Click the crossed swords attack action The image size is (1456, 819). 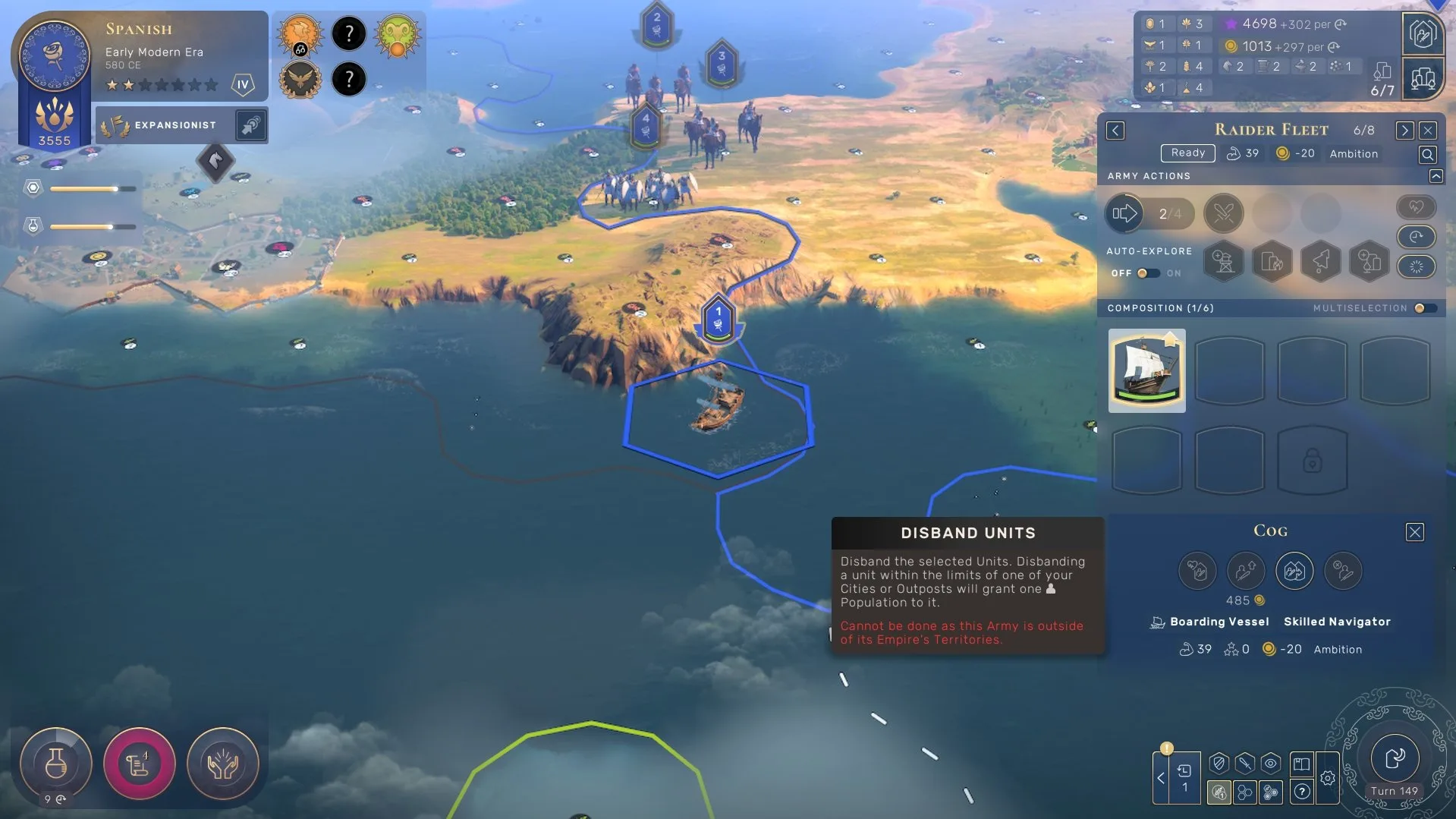click(1223, 214)
